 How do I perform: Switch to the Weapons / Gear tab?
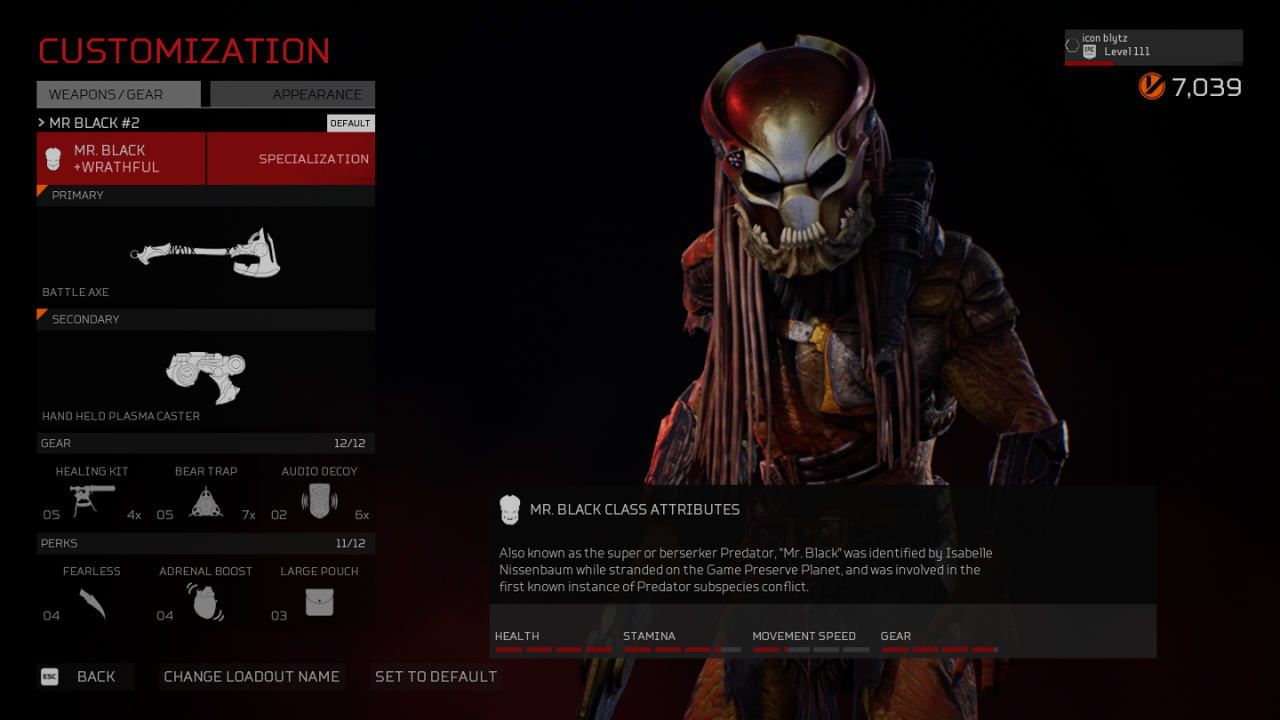119,94
